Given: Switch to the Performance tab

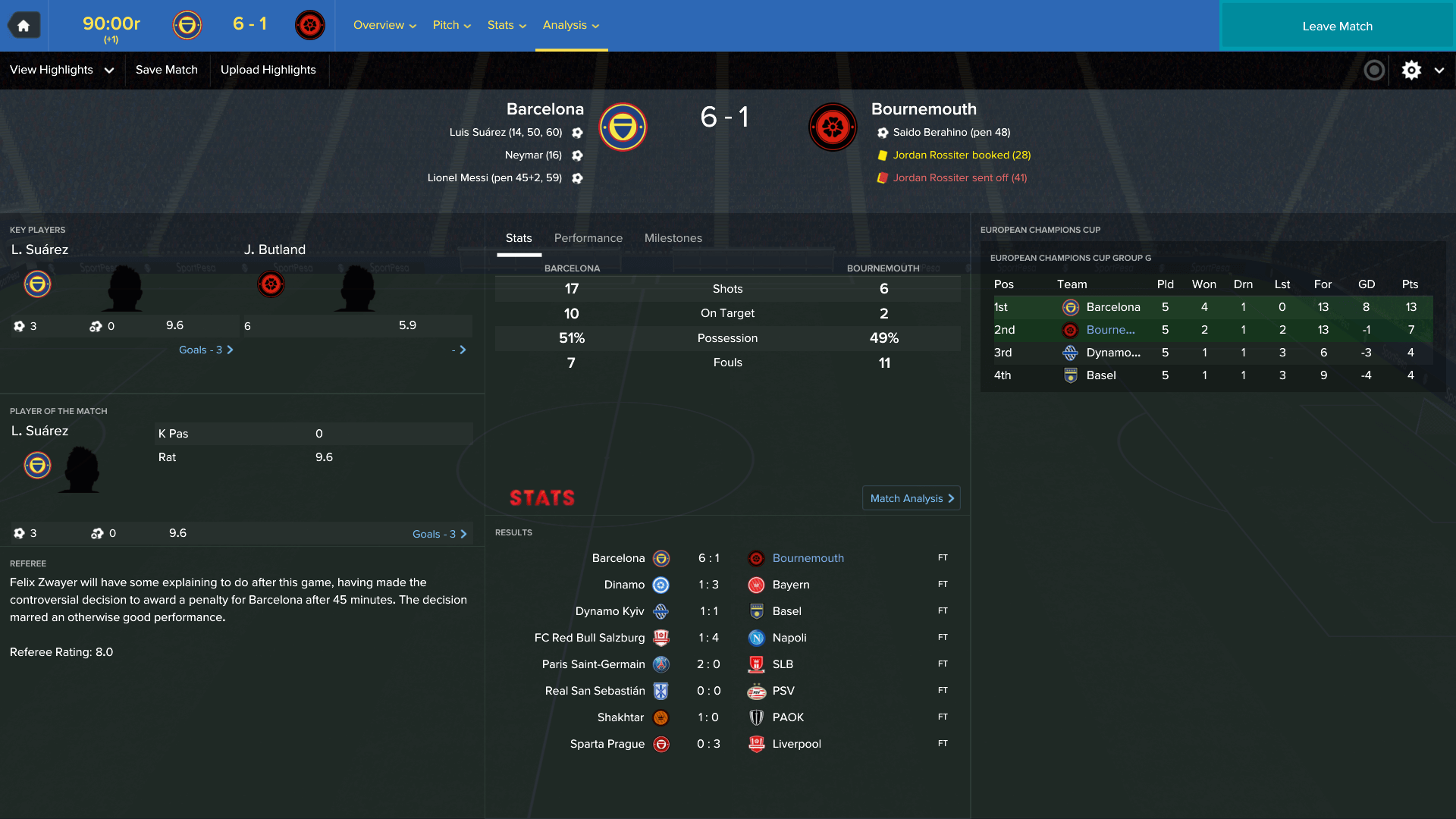Looking at the screenshot, I should (x=588, y=238).
